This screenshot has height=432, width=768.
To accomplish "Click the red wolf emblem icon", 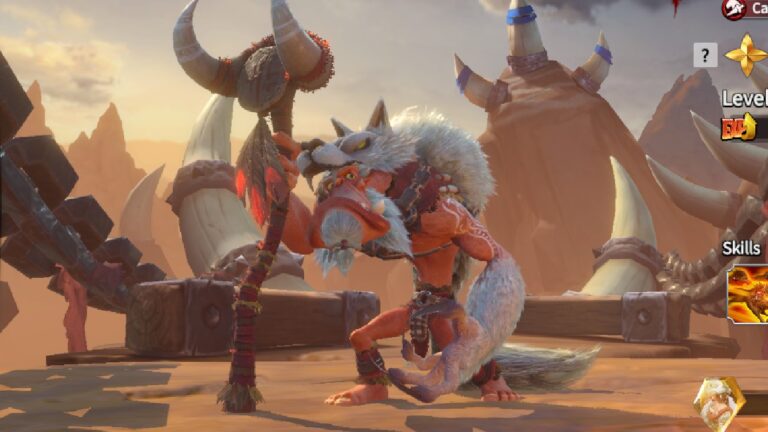I will [734, 9].
